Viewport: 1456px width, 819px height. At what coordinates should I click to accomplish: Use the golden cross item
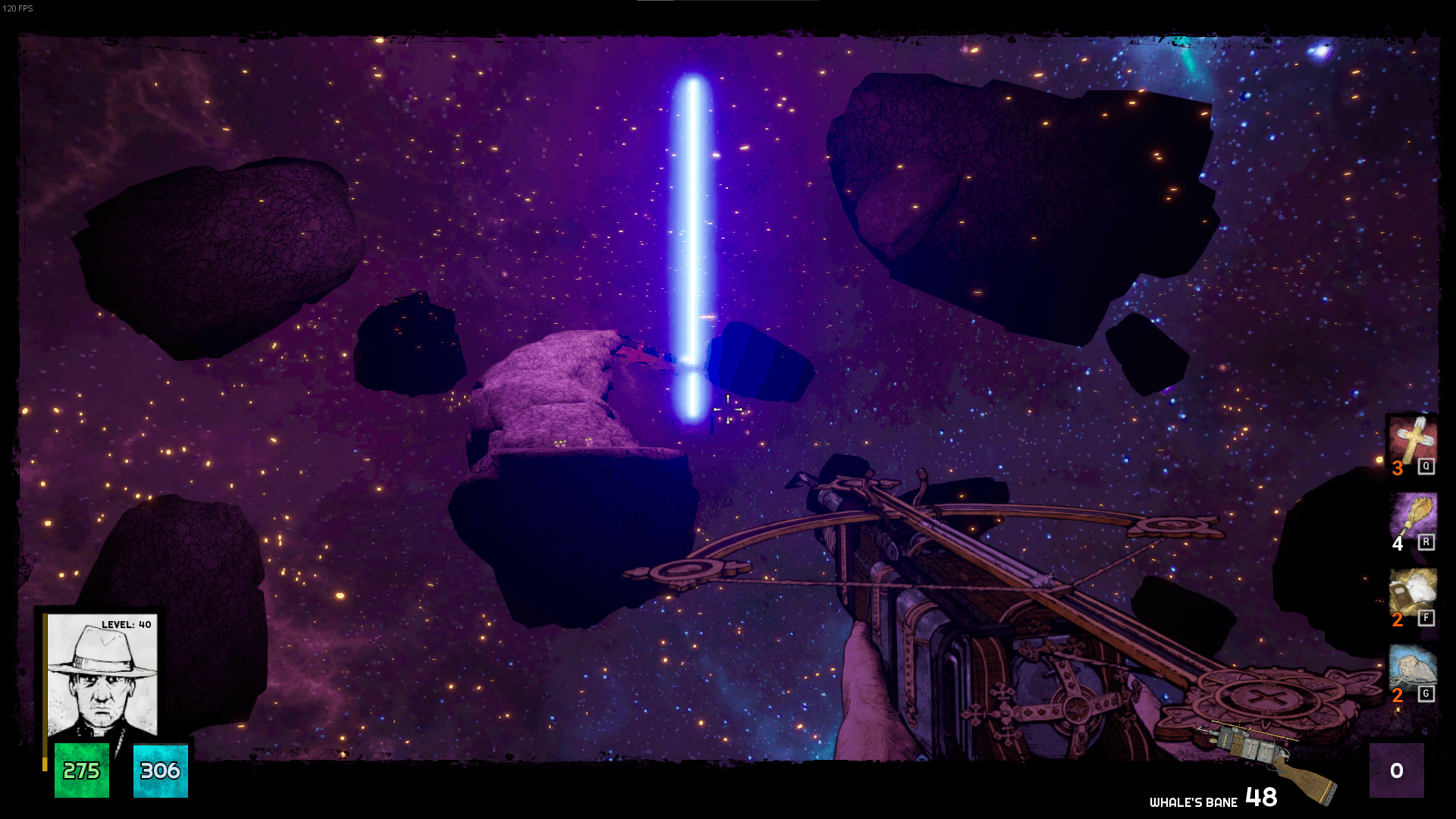1412,440
